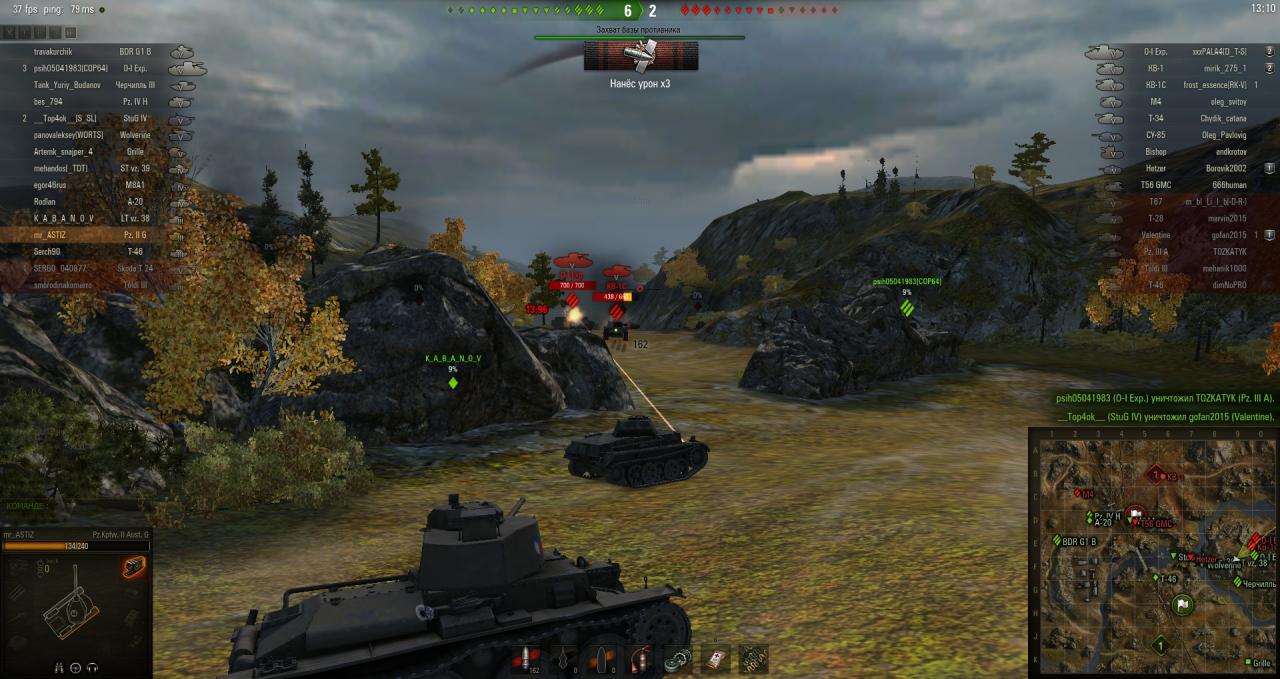Image resolution: width=1280 pixels, height=679 pixels.
Task: Select the armor-piercing shell with 162 rounds
Action: pos(526,659)
